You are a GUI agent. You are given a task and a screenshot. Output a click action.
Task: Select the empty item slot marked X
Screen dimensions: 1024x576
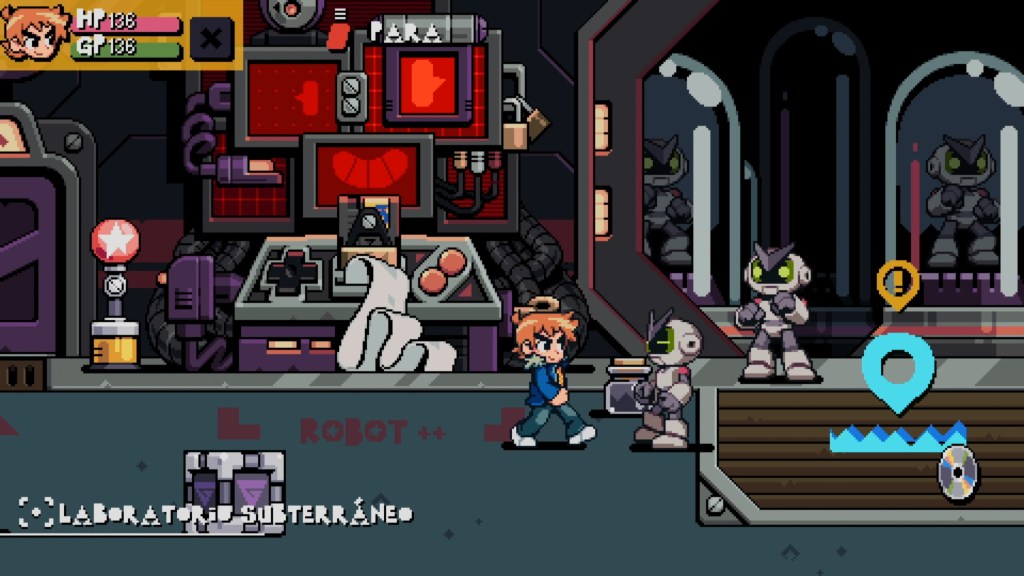click(x=211, y=40)
